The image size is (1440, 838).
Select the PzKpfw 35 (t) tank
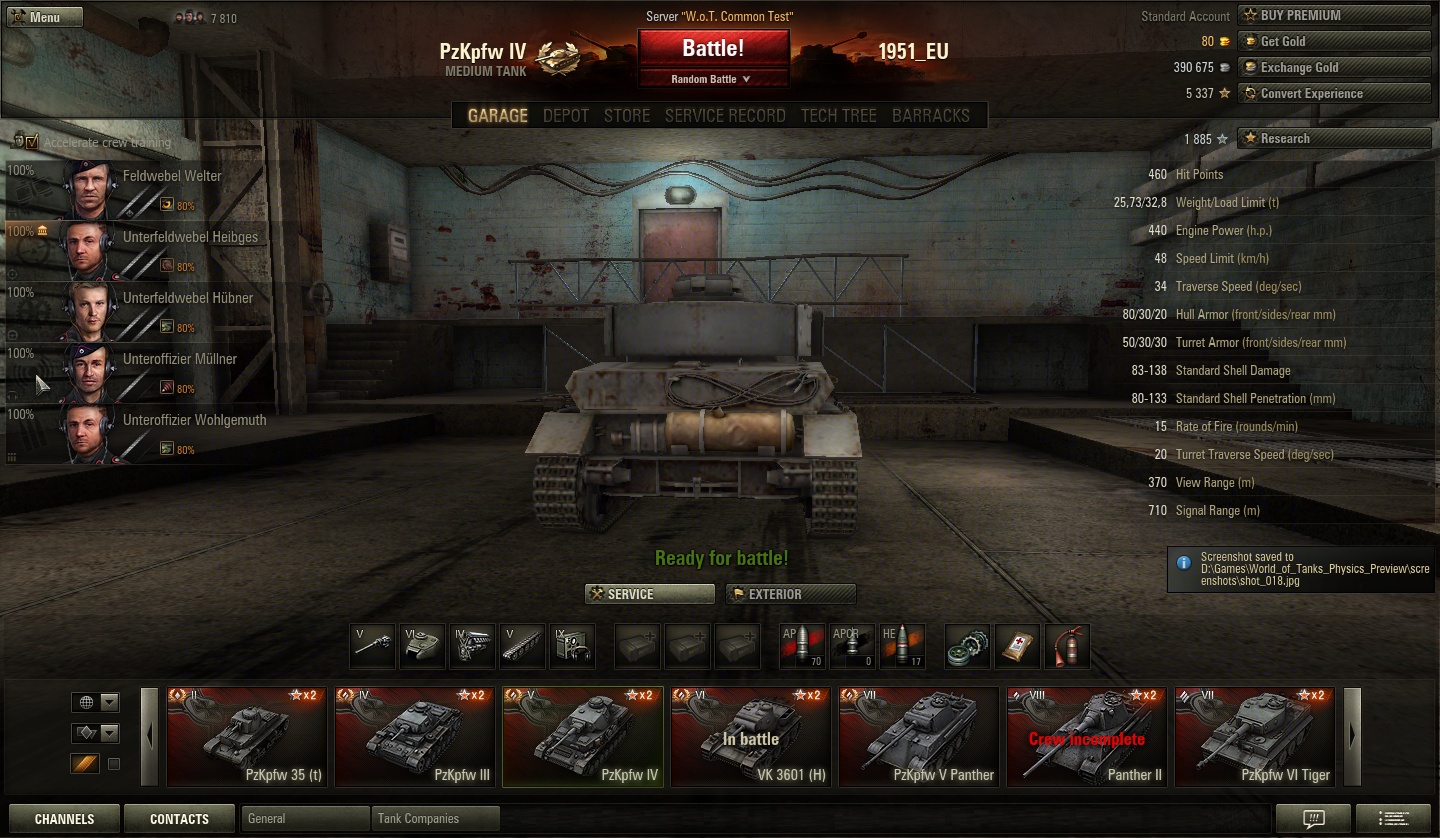(x=246, y=737)
